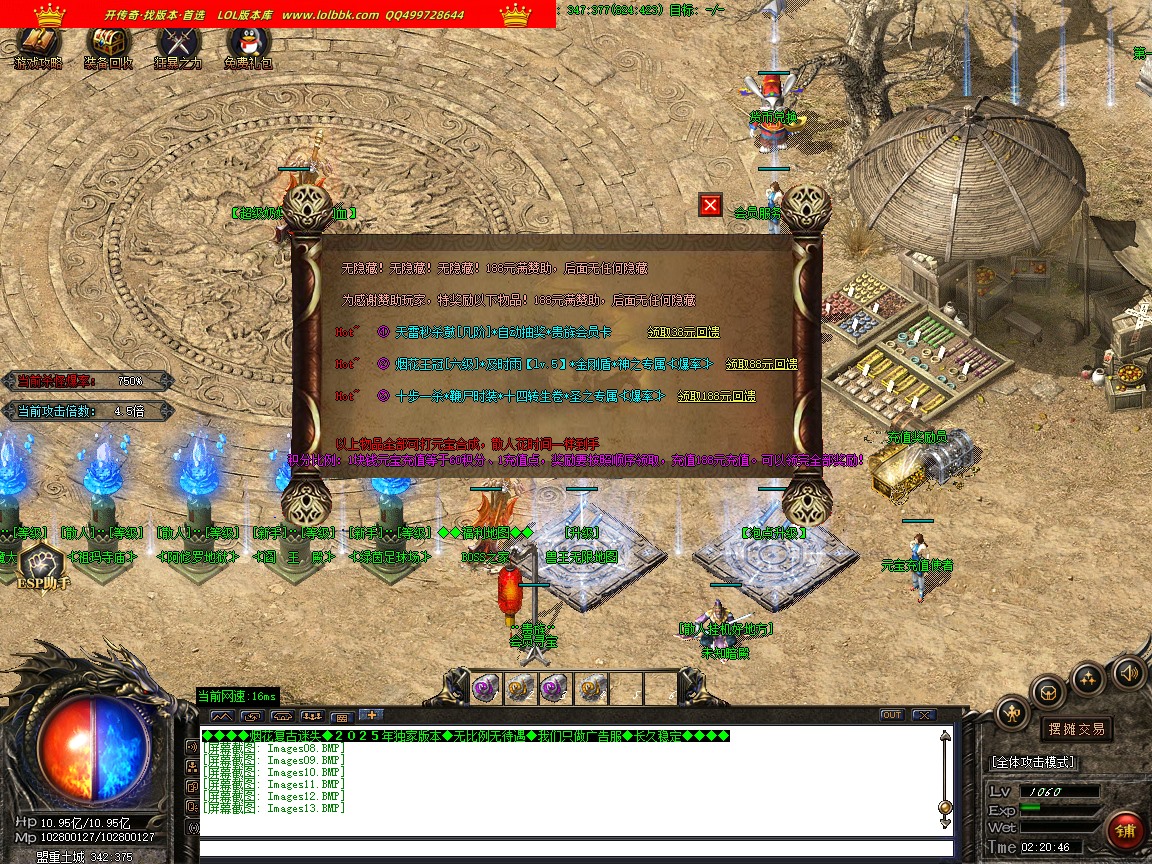The width and height of the screenshot is (1152, 864).
Task: Claim the 88元 reward link
Action: [x=761, y=364]
